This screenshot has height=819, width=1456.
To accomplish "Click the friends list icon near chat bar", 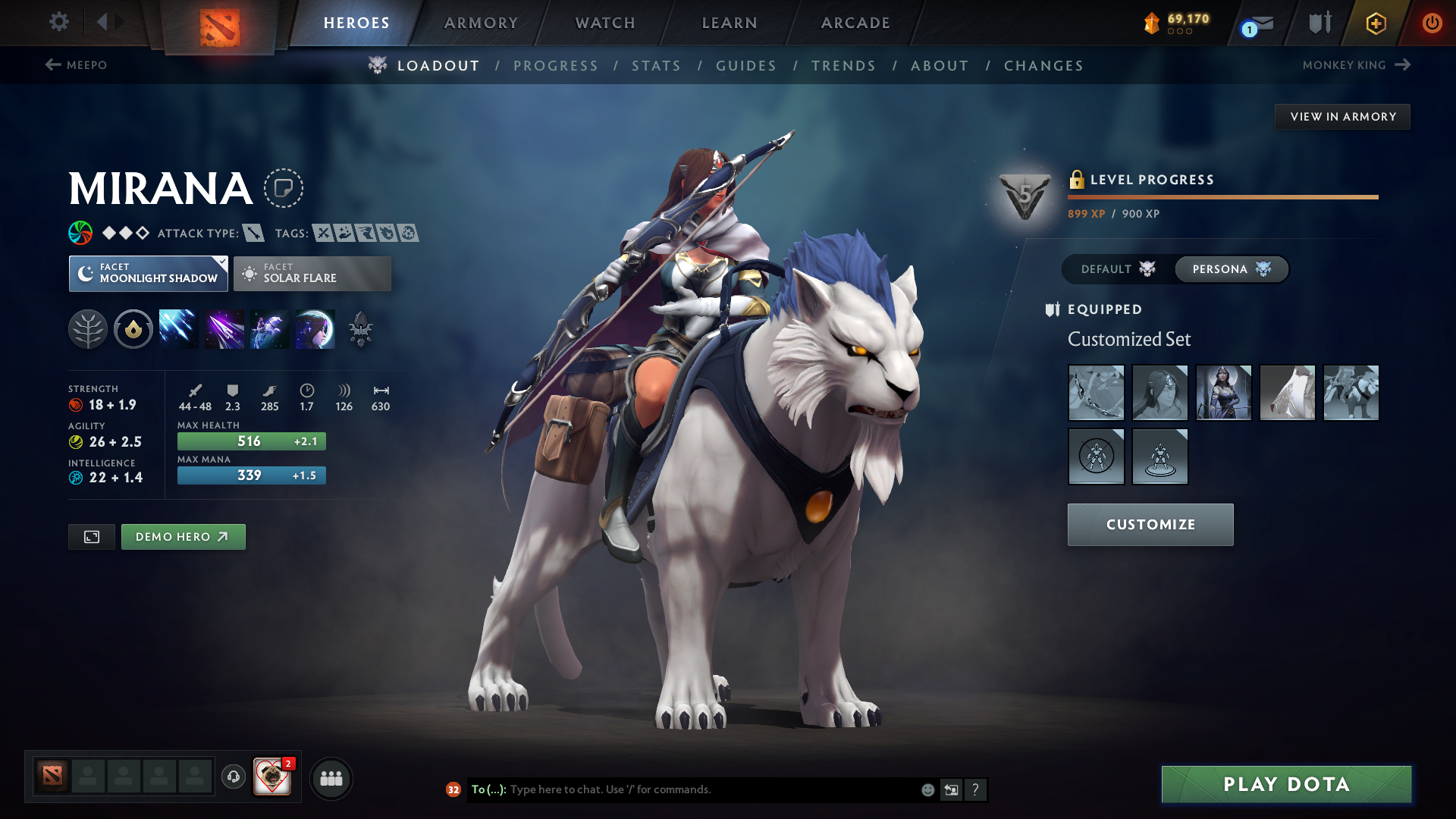I will 331,778.
